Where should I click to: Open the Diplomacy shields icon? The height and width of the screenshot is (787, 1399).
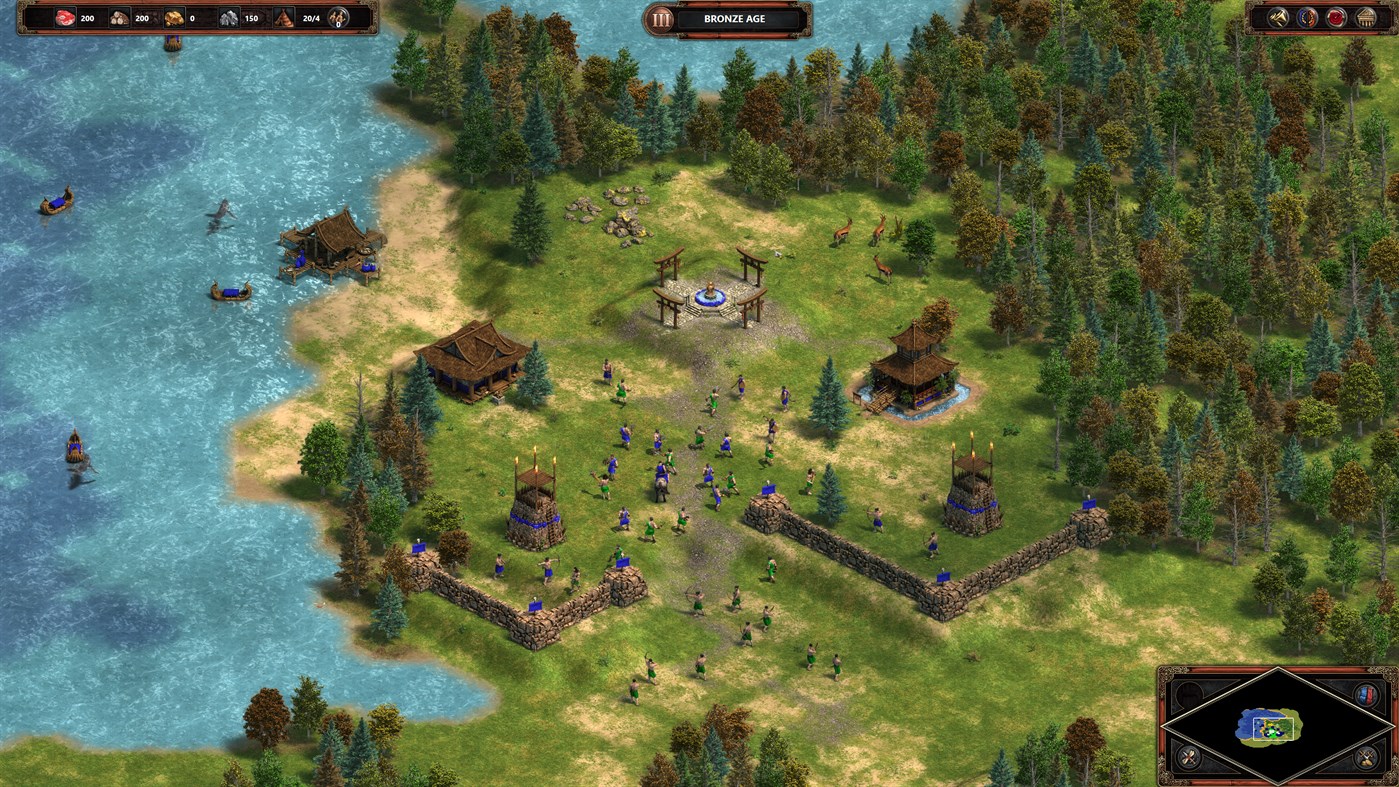click(1308, 17)
